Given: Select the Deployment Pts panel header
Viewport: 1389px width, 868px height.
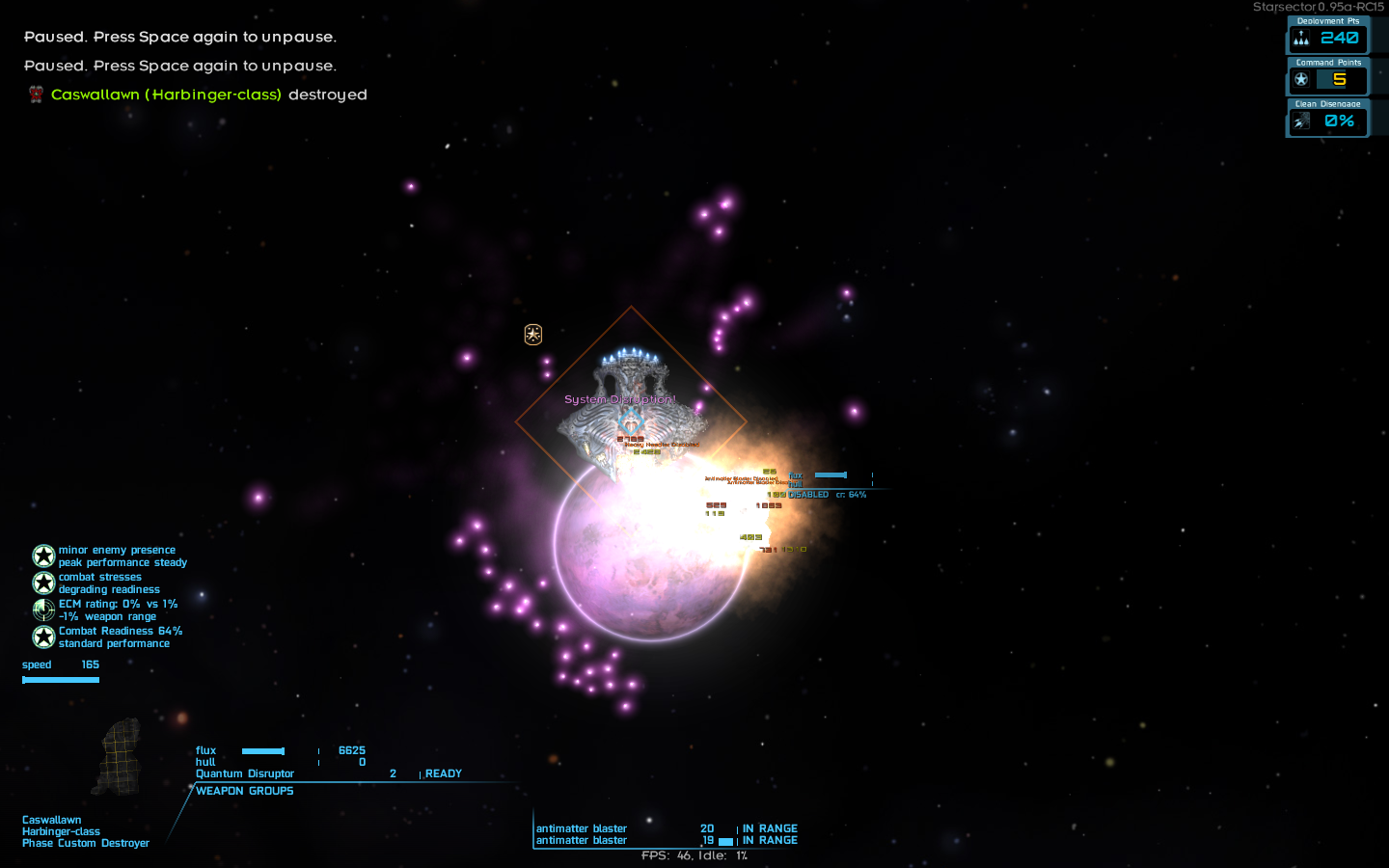Looking at the screenshot, I should pyautogui.click(x=1328, y=20).
